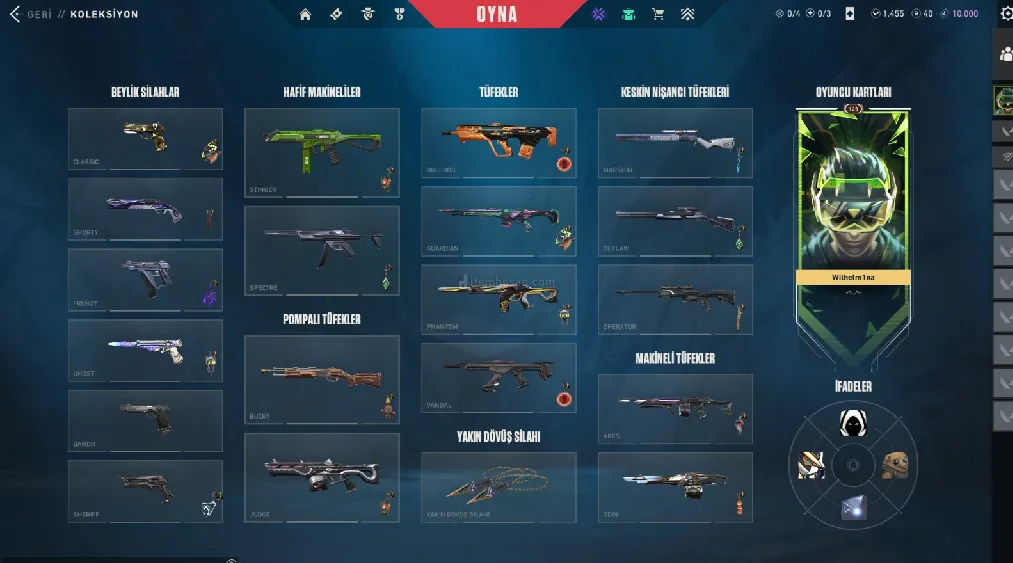This screenshot has width=1013, height=563.
Task: Select the Shorty weapon slot
Action: [145, 209]
